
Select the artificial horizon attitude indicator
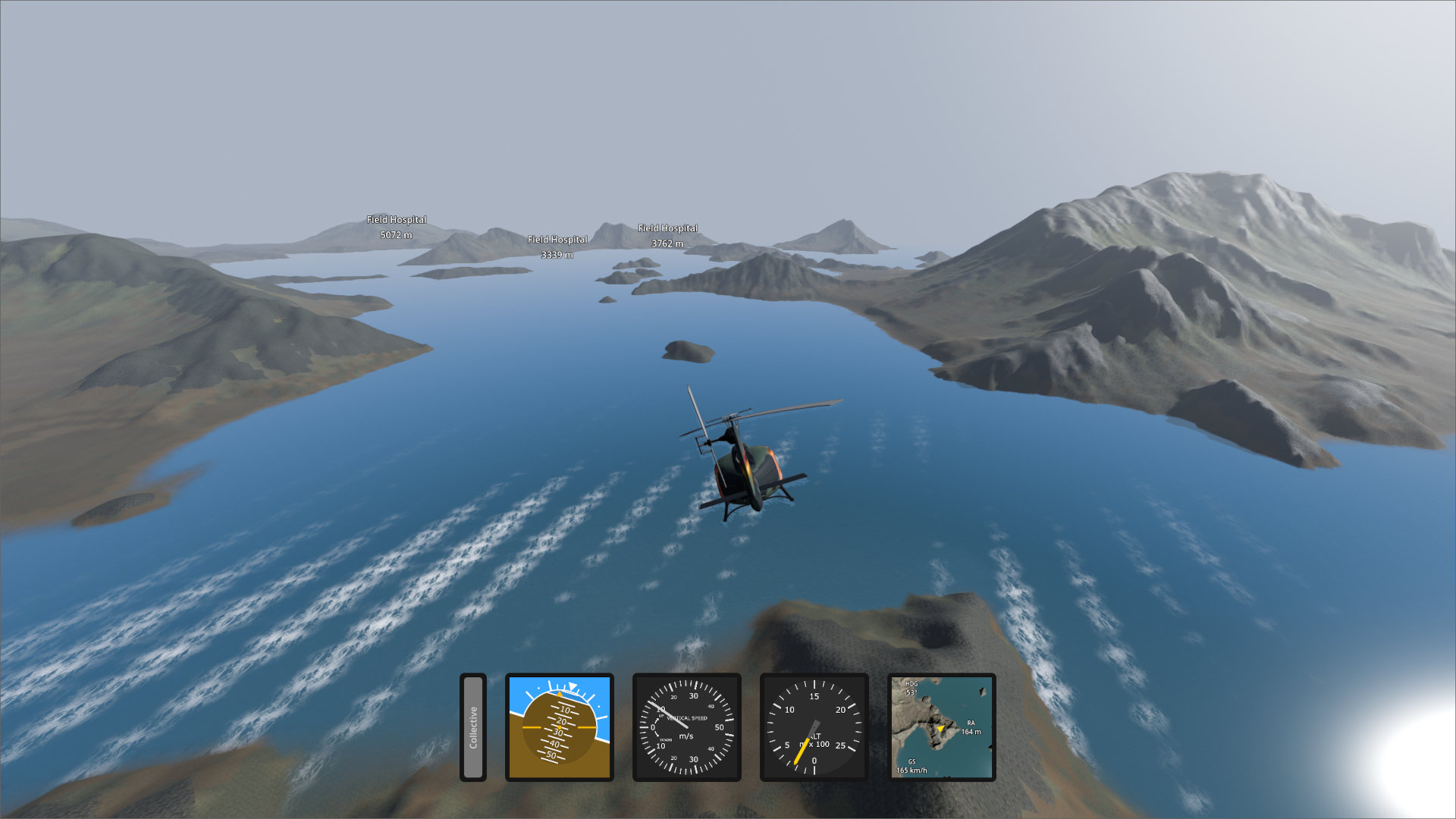point(560,727)
